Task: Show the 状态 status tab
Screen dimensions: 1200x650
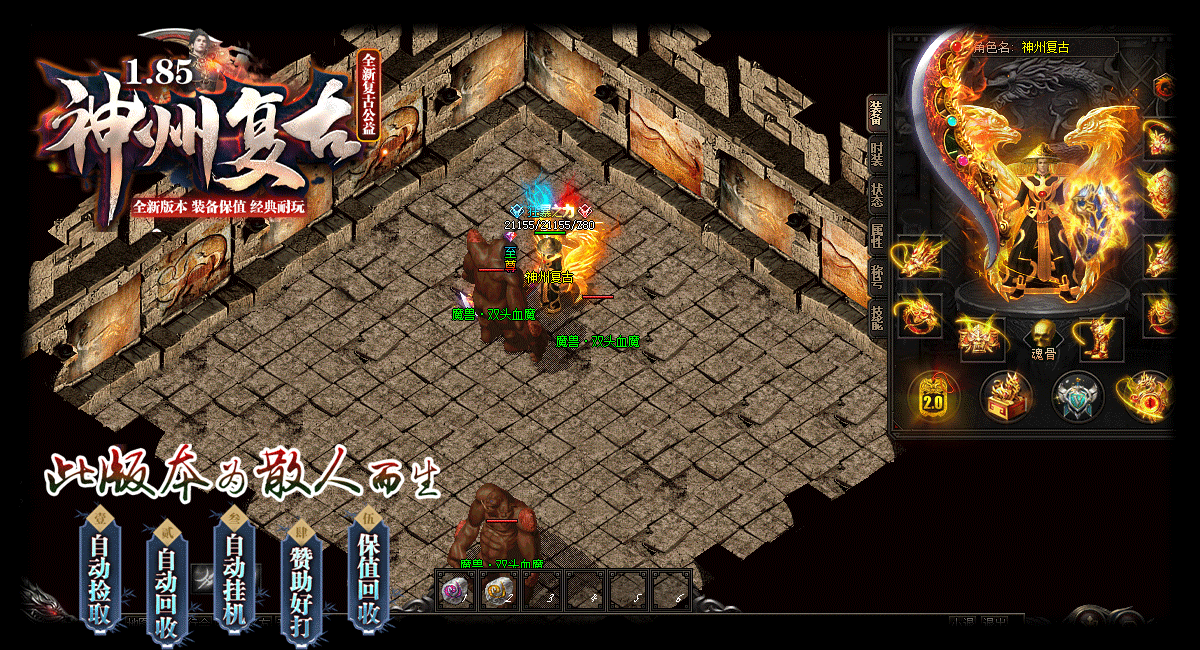Action: (876, 195)
